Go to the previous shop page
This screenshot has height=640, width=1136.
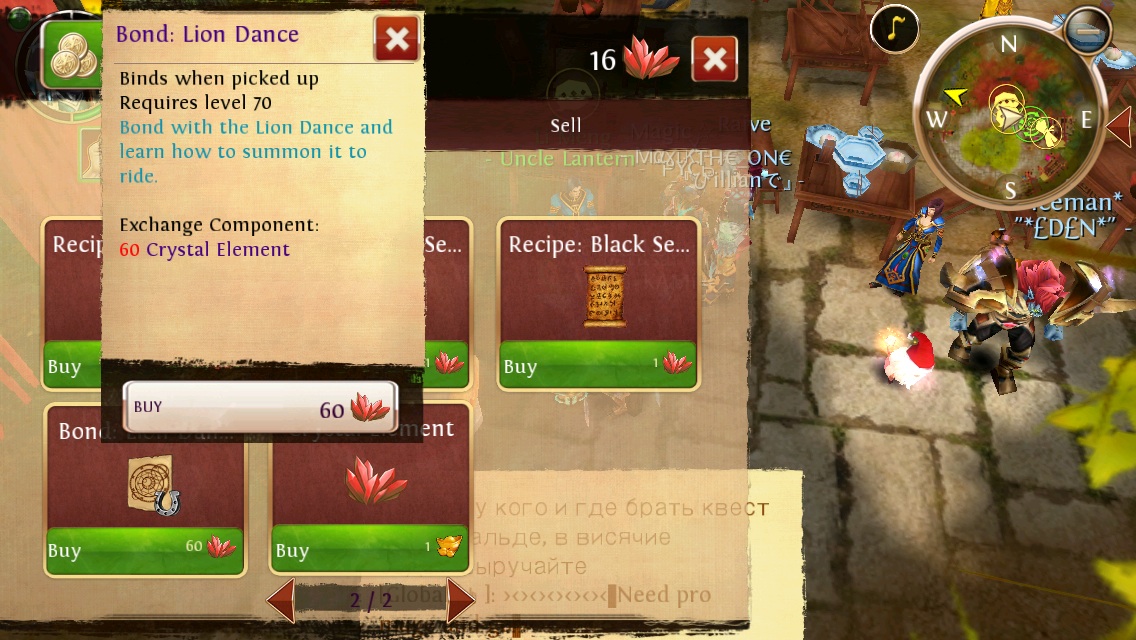281,601
